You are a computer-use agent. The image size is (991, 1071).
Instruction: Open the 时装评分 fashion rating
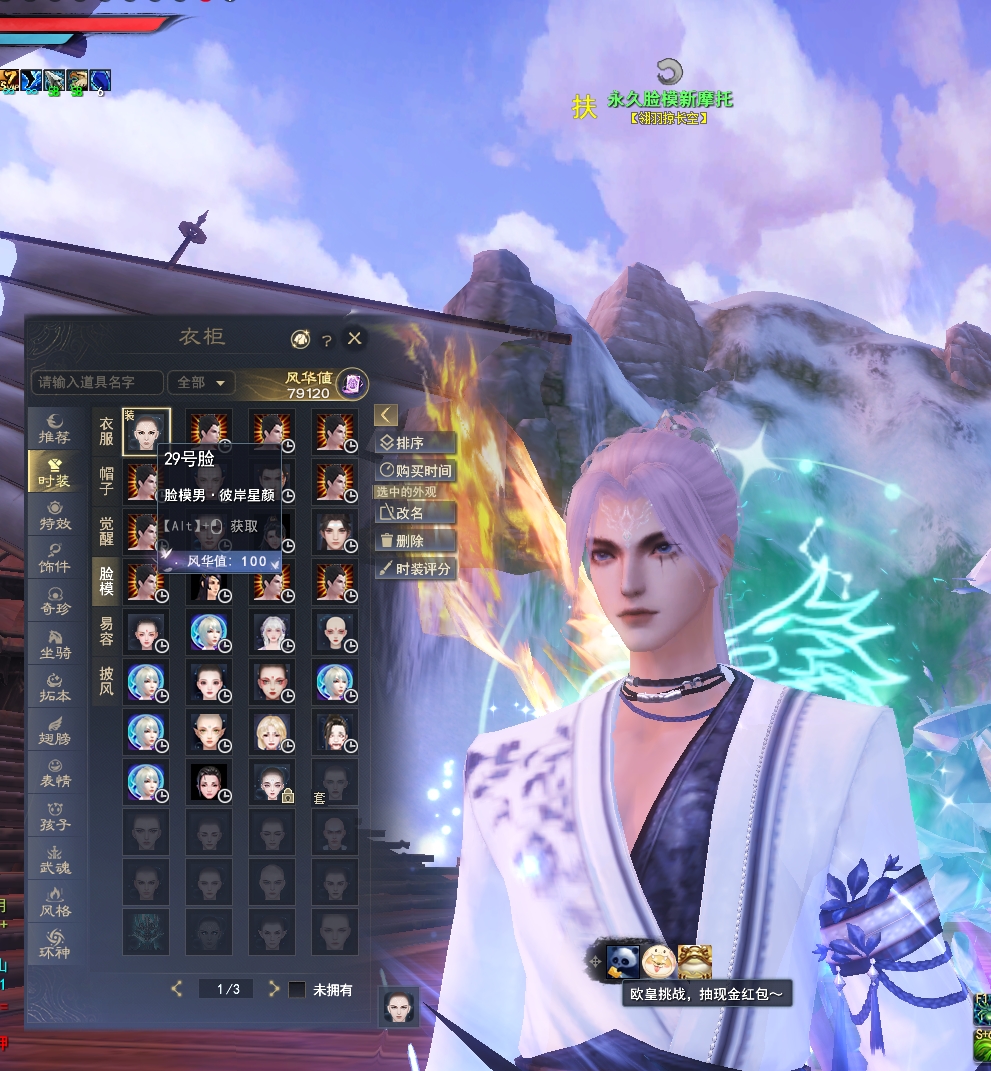[x=416, y=568]
